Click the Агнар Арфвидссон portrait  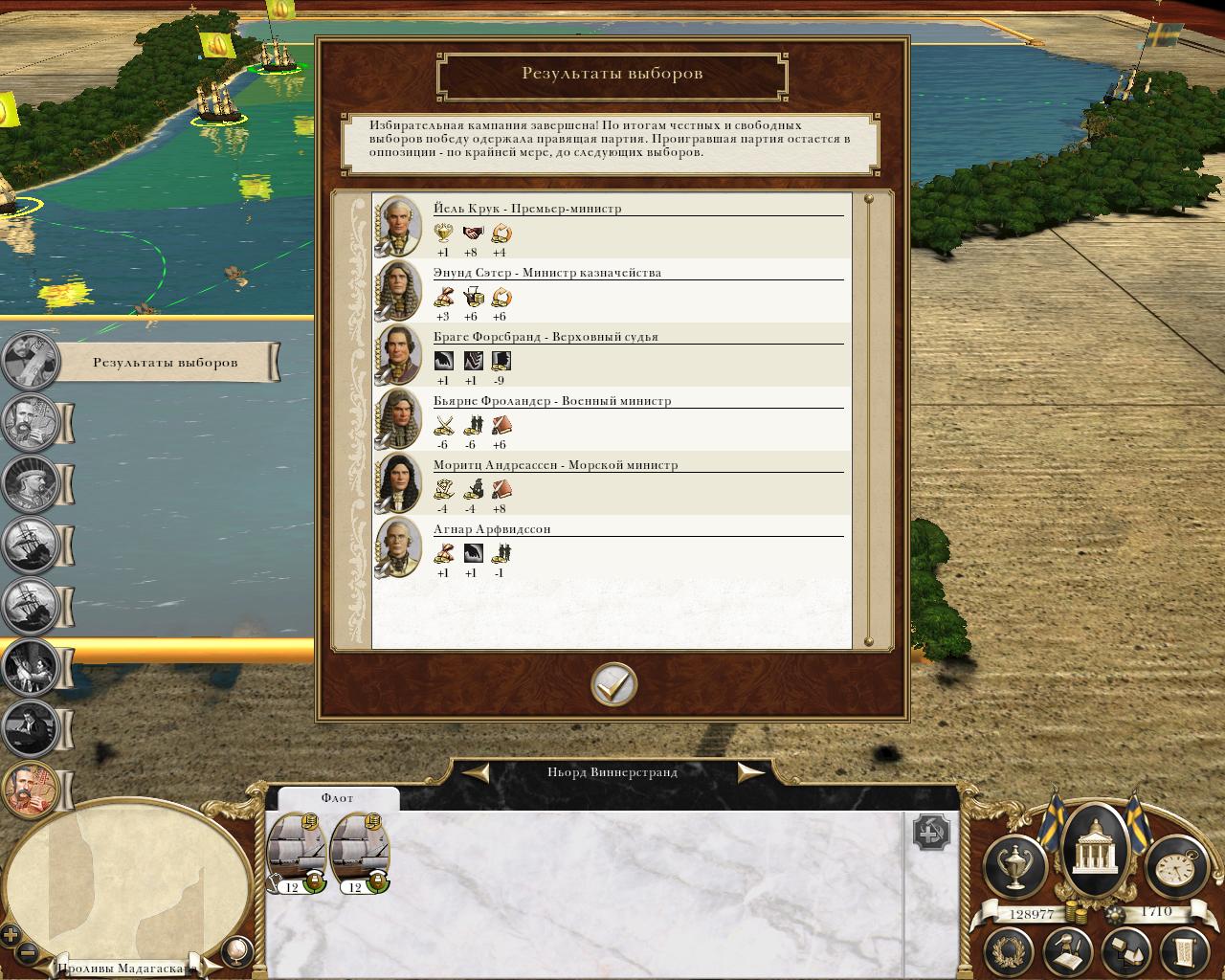tap(398, 547)
